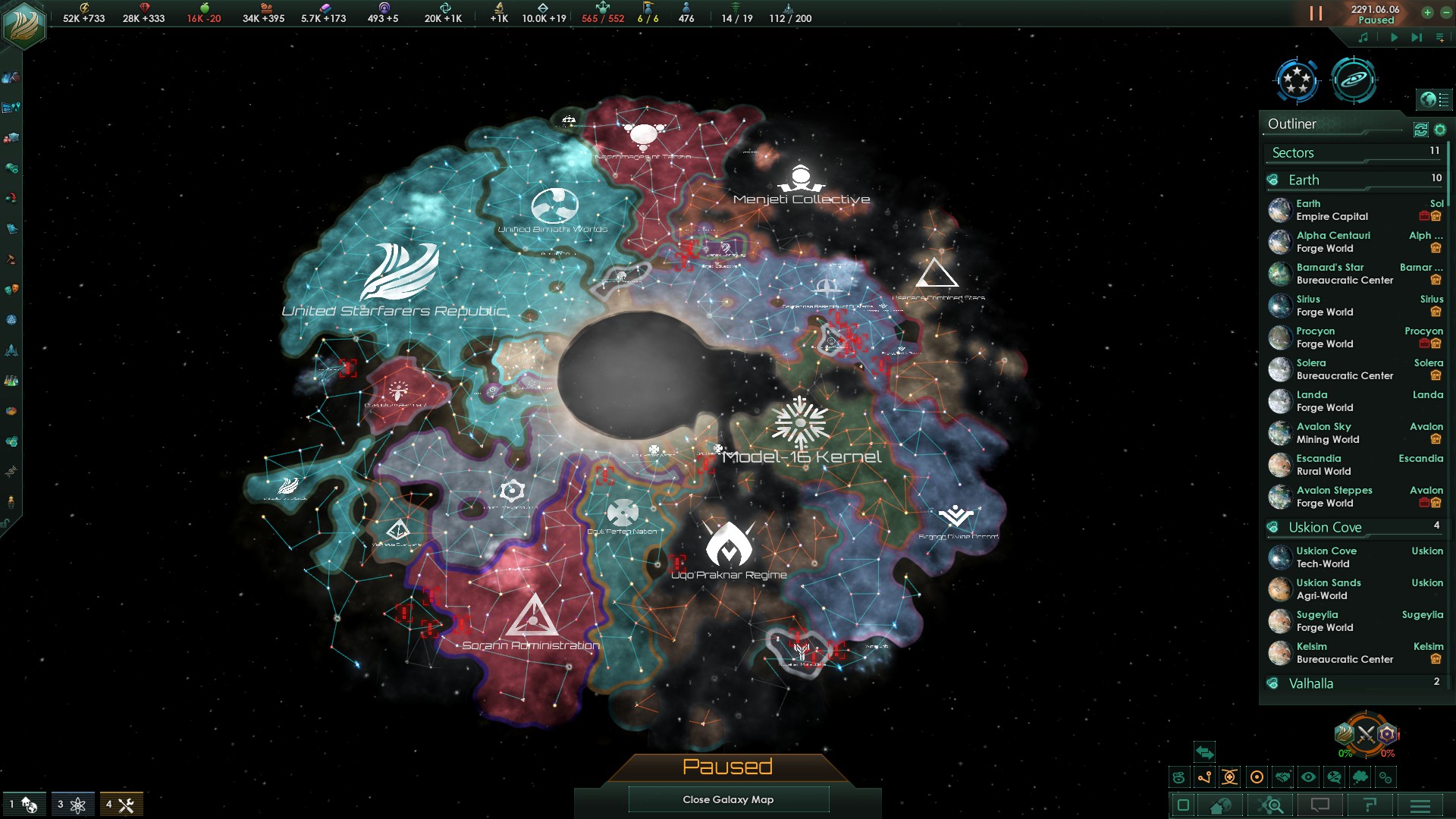Viewport: 1456px width, 819px height.
Task: Increase game speed with the plus button
Action: tap(1427, 12)
